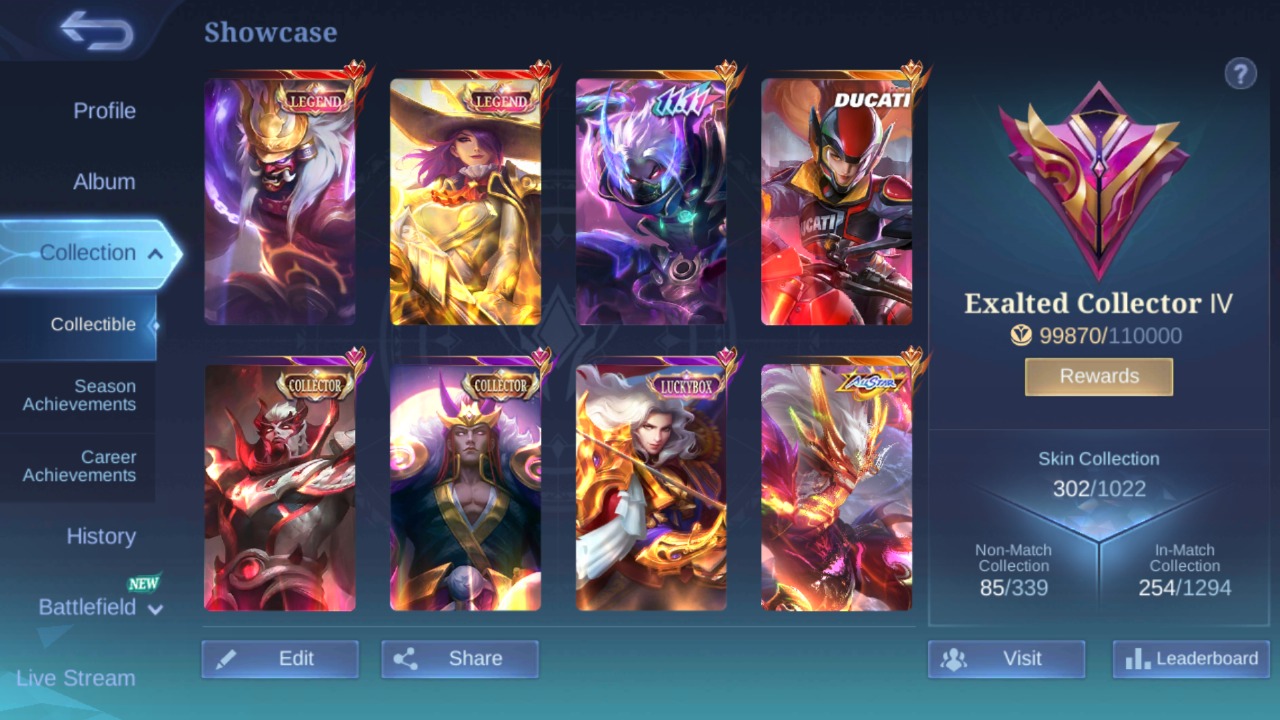Click the Live Stream menu entry
1280x720 pixels.
(76, 678)
